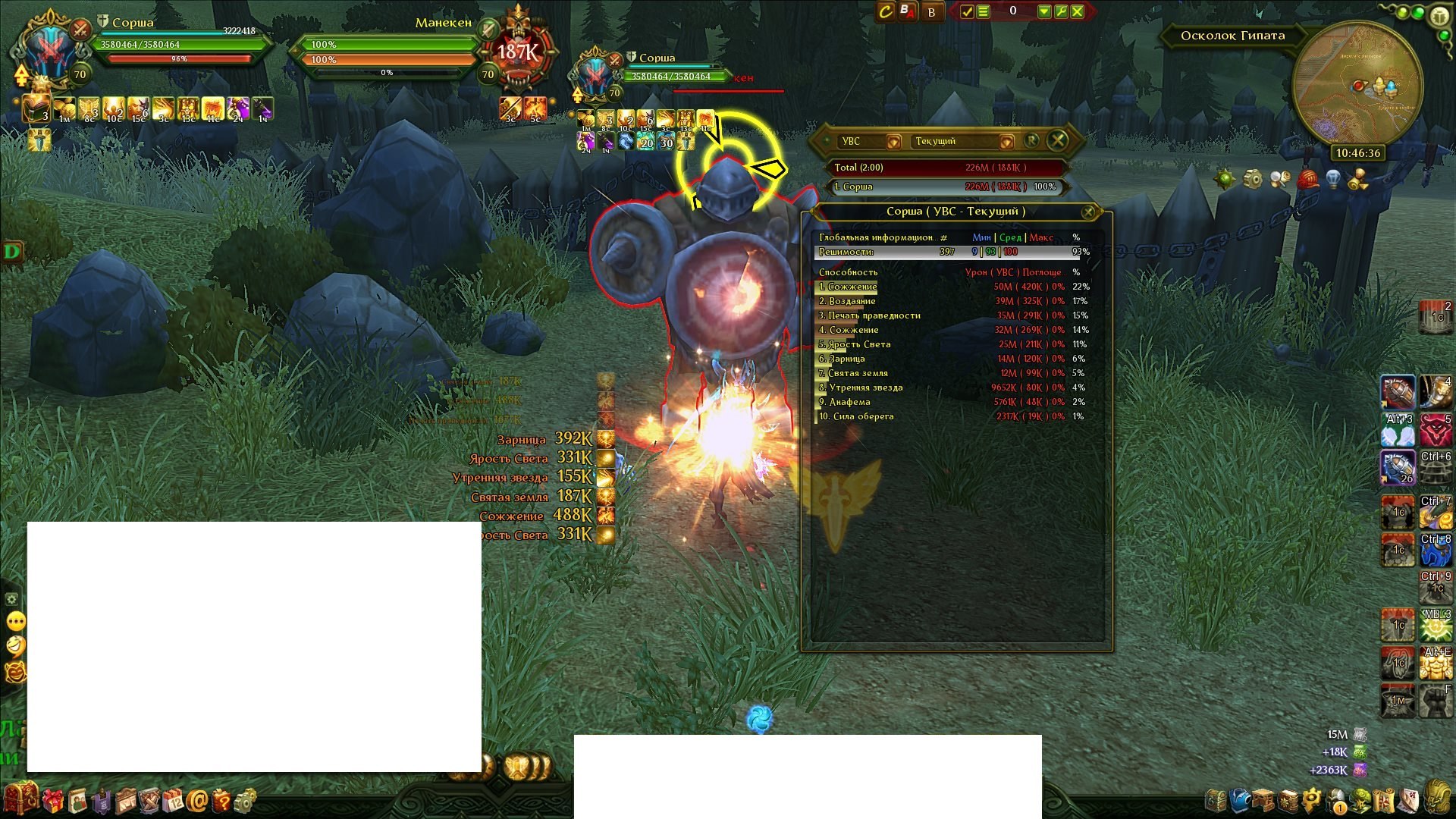Image resolution: width=1456 pixels, height=819 pixels.
Task: Click the light bulb hint icon
Action: click(x=1332, y=180)
